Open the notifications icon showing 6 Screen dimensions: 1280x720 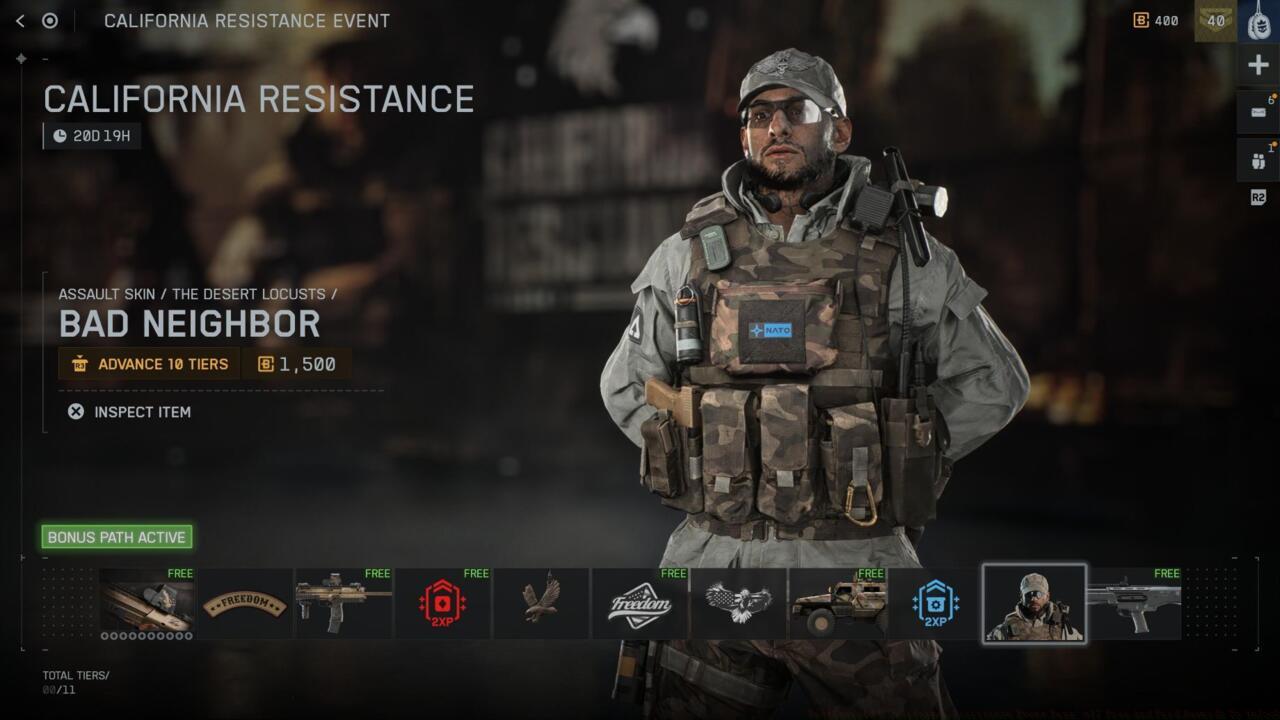point(1258,113)
